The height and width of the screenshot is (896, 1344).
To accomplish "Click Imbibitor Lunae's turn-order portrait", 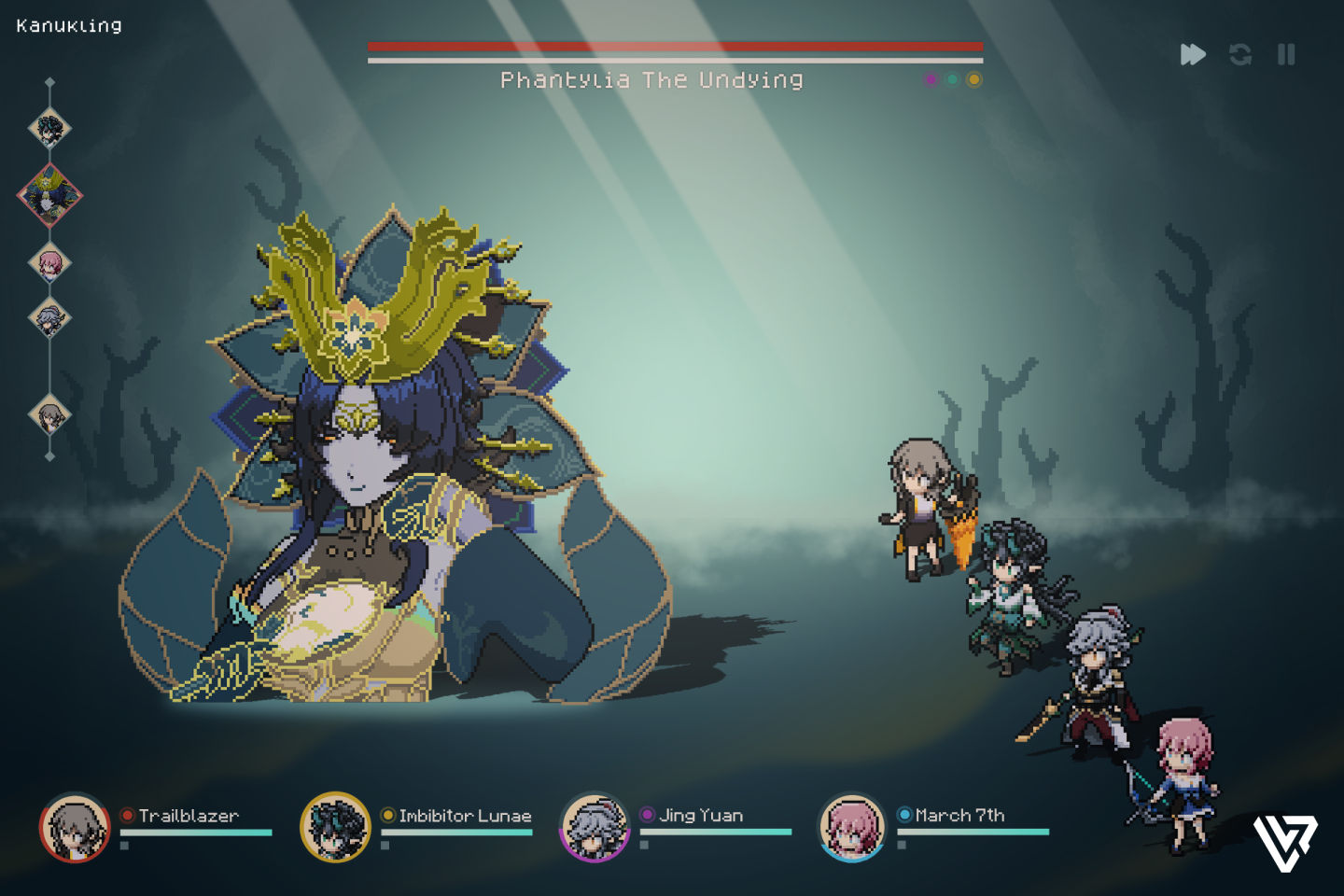I will 49,128.
